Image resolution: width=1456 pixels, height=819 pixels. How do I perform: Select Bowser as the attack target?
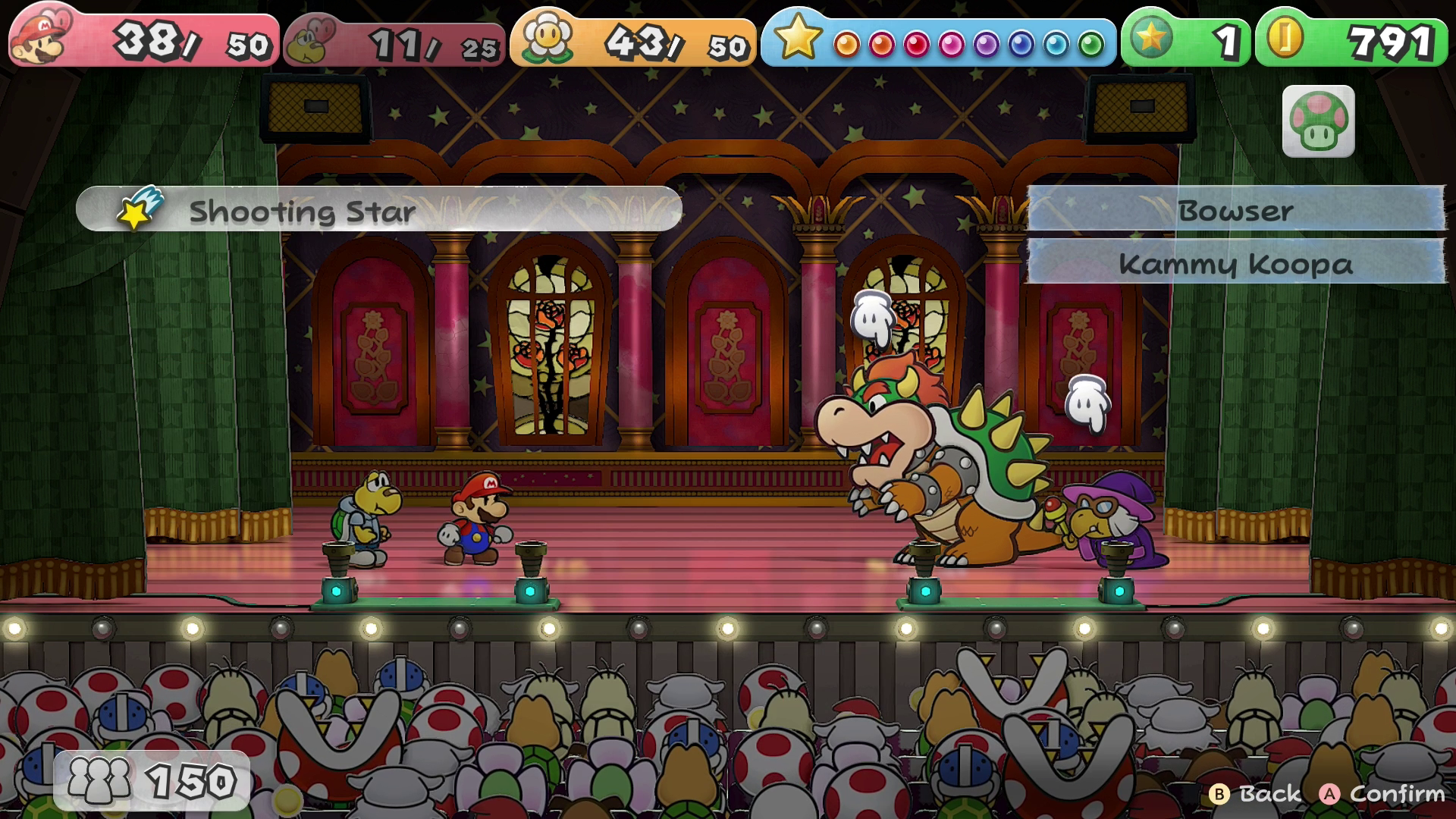1235,210
